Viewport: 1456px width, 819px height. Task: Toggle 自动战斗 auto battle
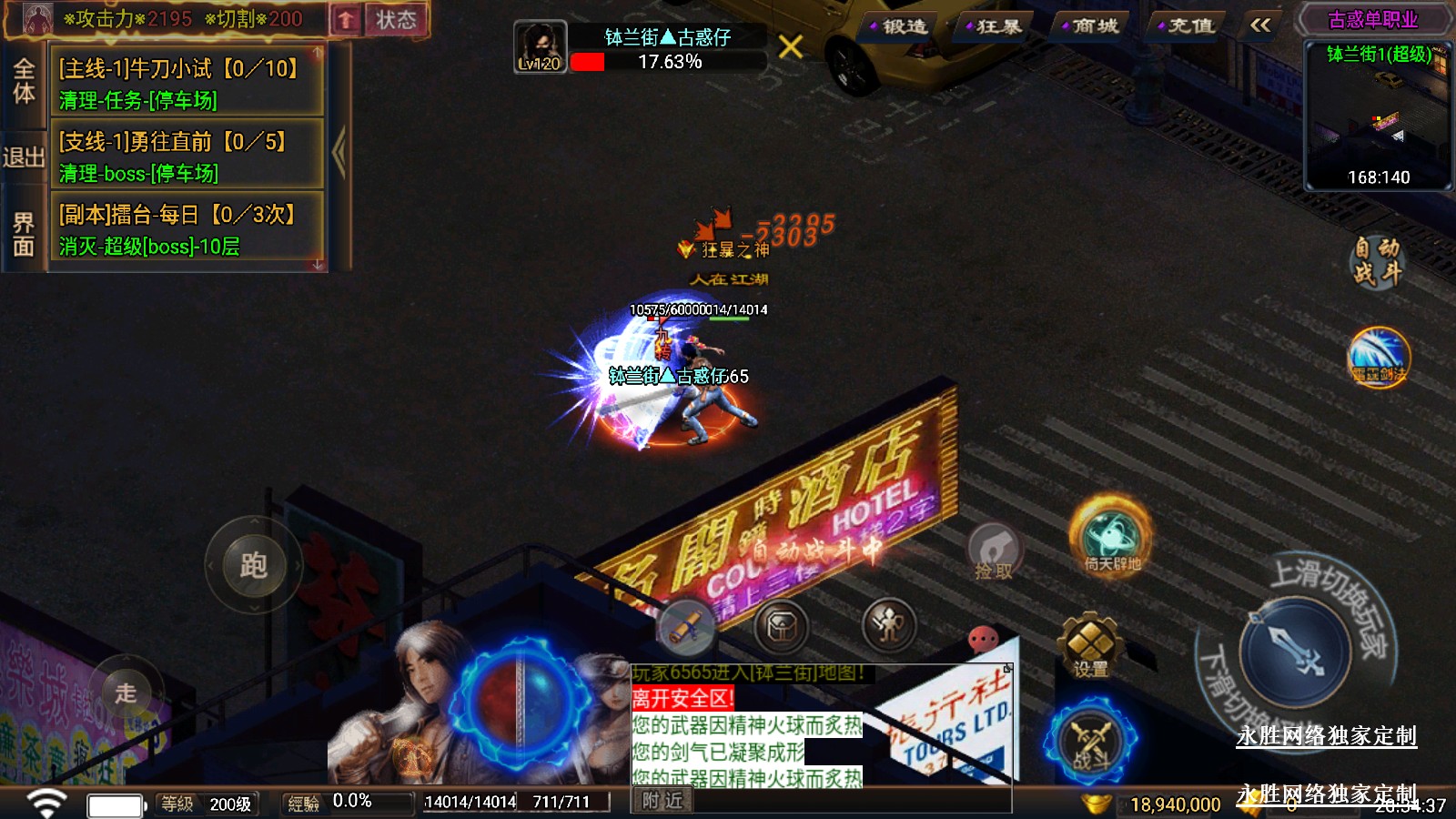tap(1376, 261)
